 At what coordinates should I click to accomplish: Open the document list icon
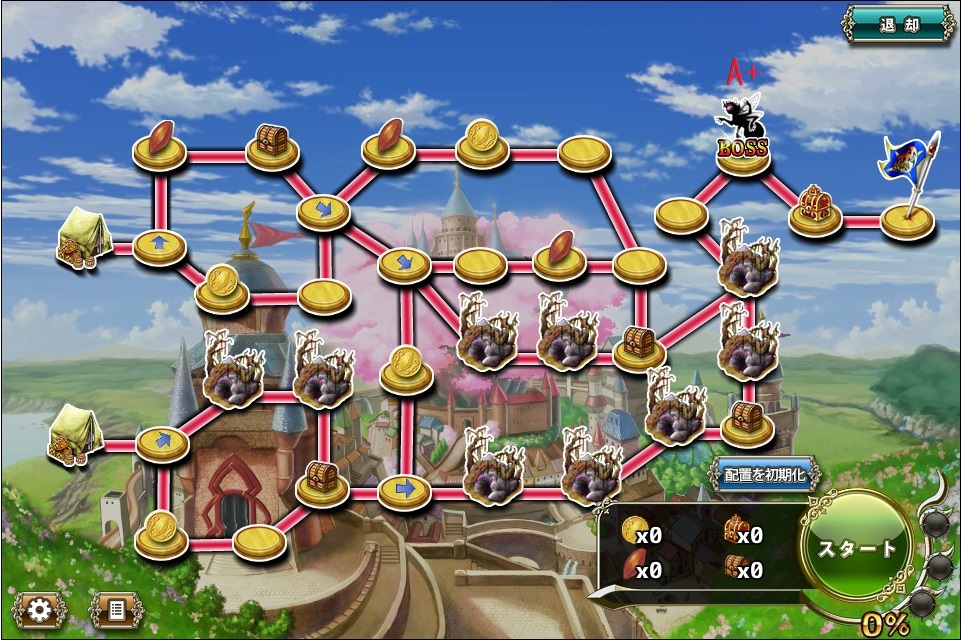click(x=116, y=607)
